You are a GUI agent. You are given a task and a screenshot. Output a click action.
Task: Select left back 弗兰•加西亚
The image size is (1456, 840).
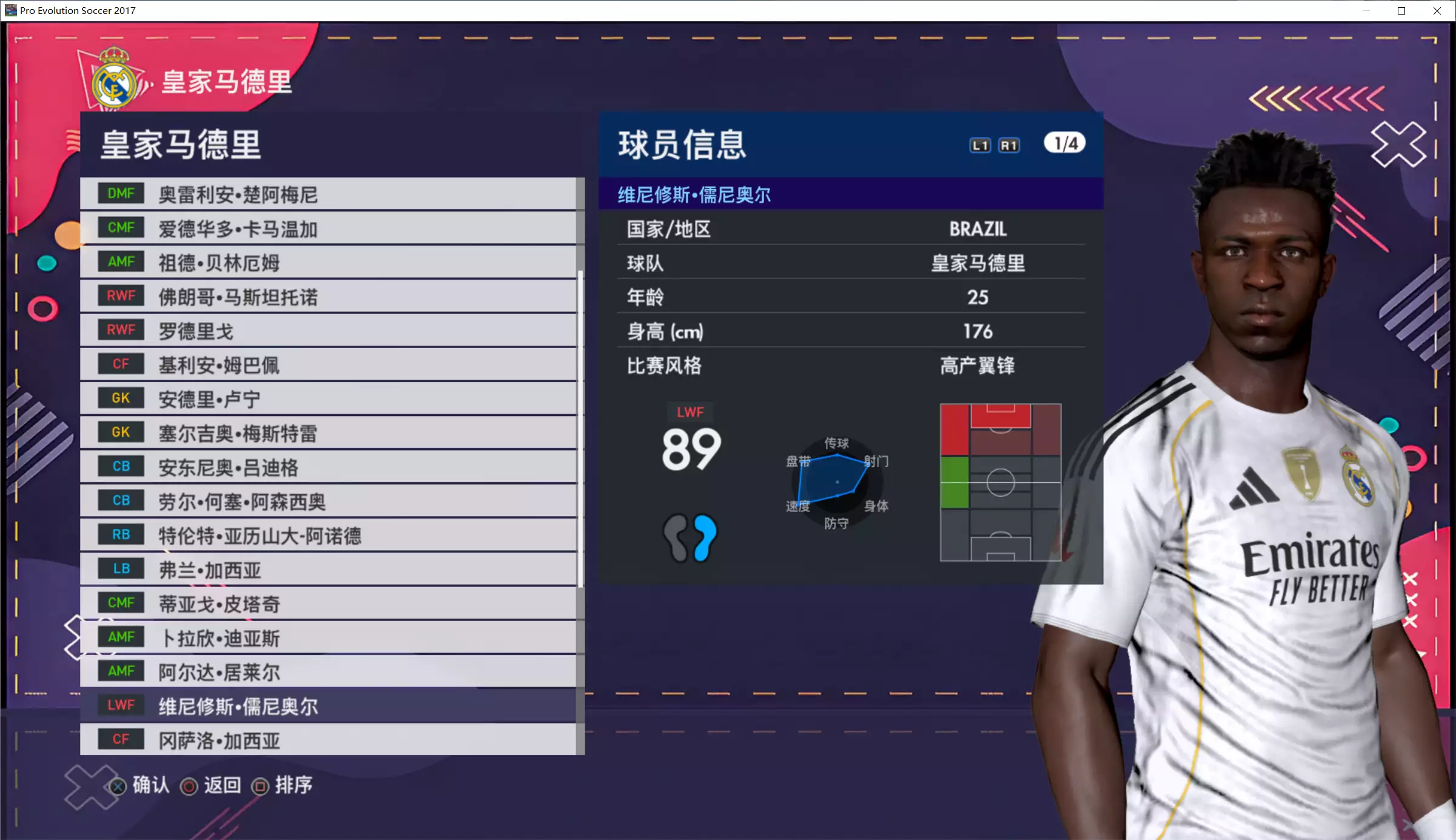tap(327, 570)
